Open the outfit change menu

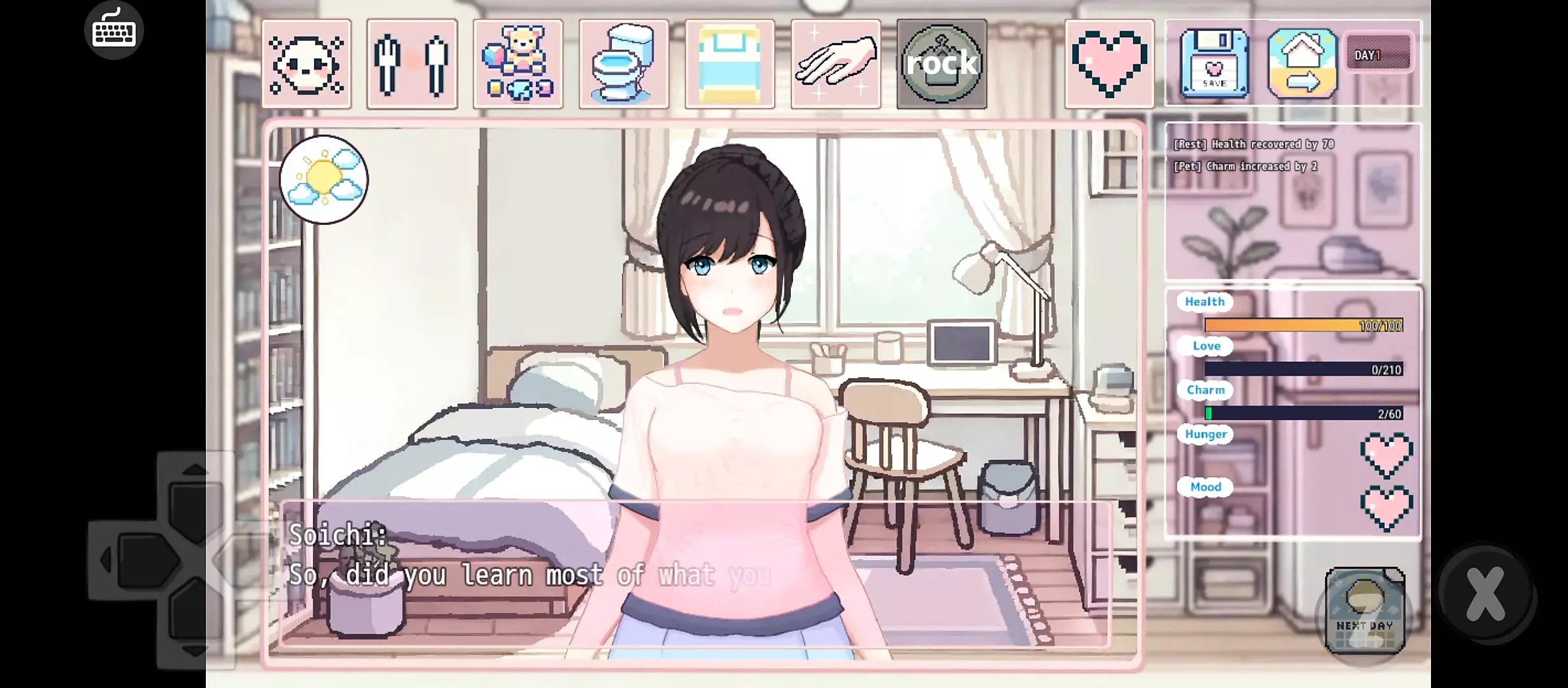tap(412, 64)
